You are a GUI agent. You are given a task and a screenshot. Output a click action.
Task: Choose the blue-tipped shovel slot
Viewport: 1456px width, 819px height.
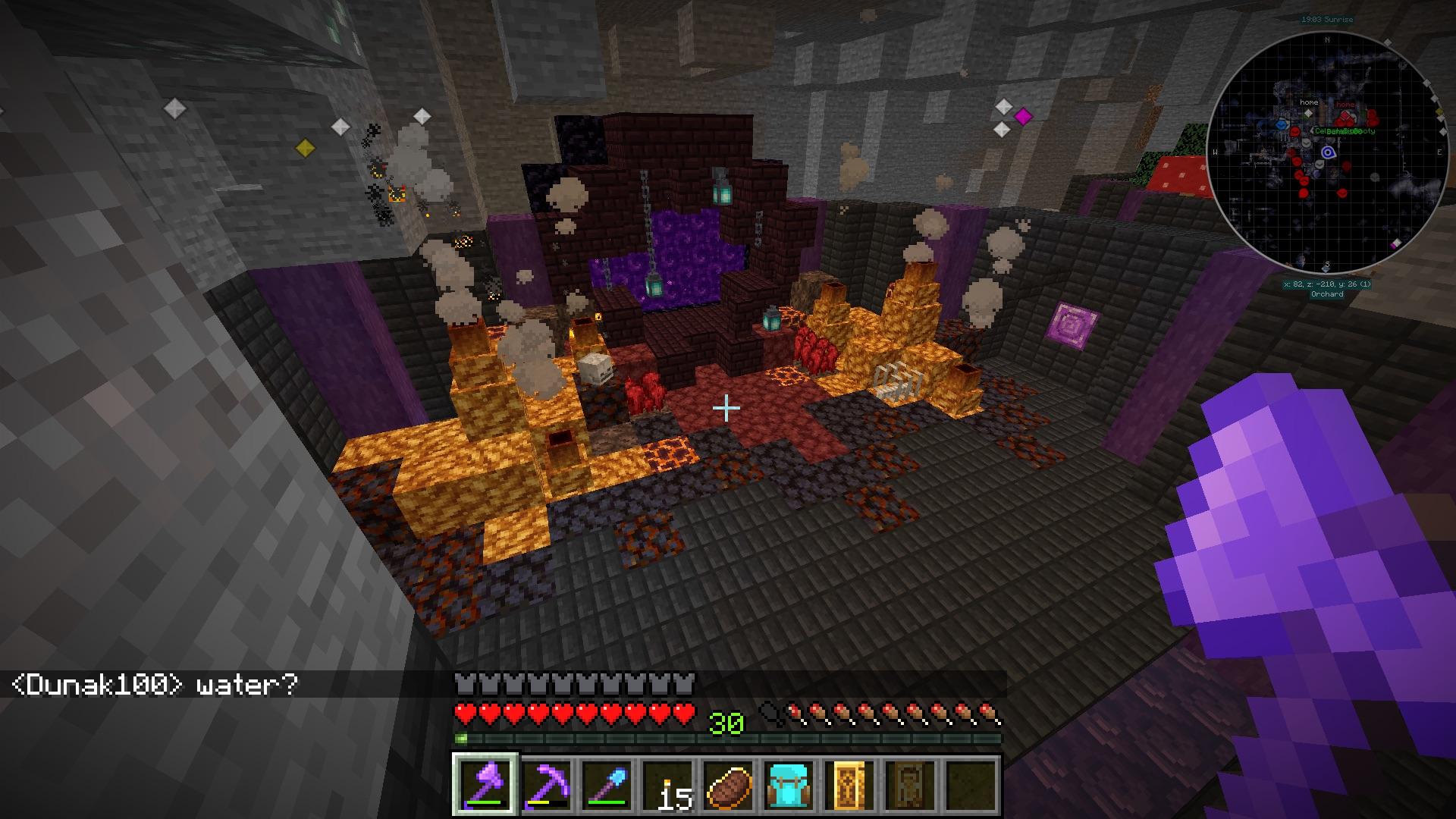point(607,785)
